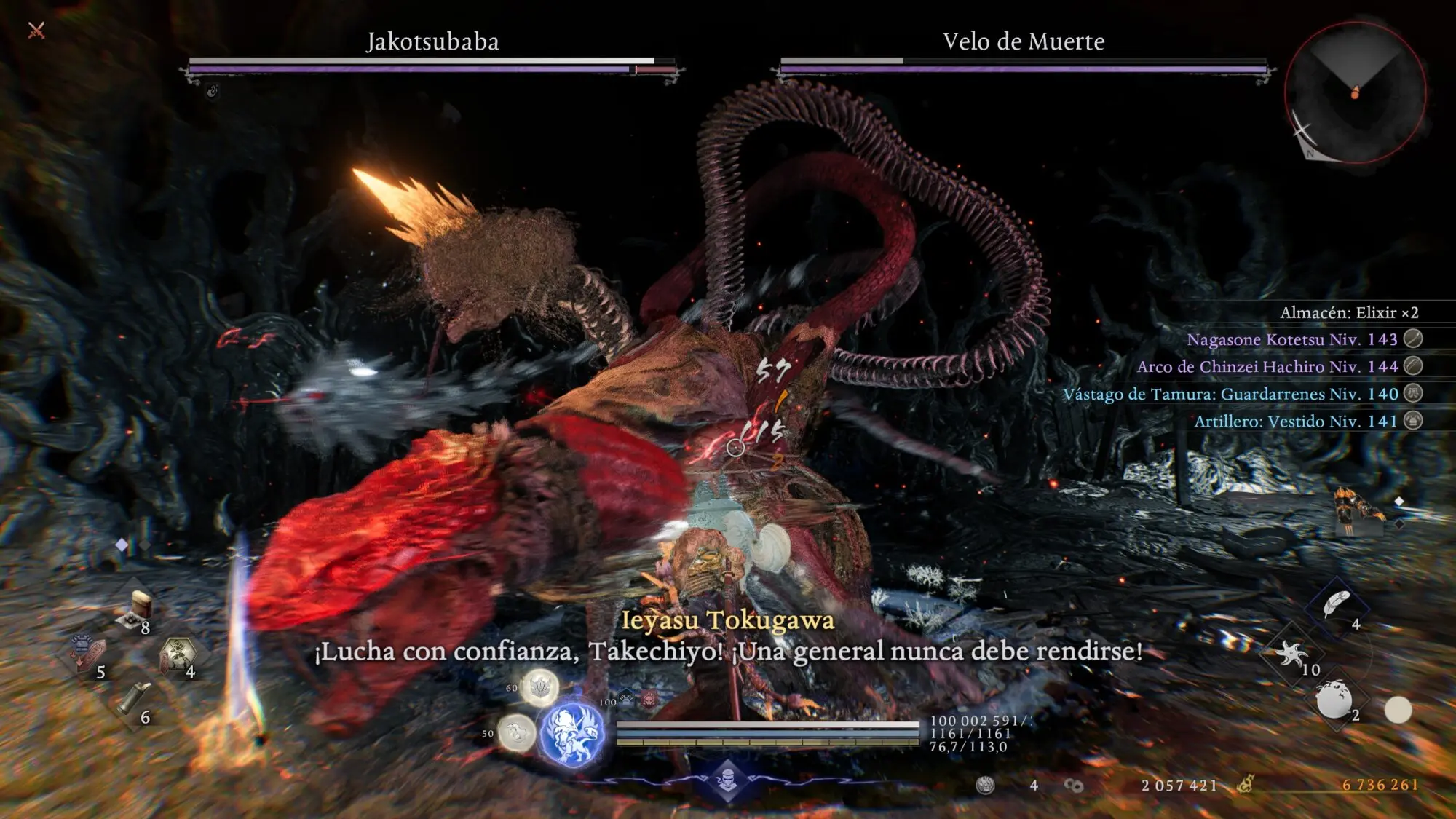Click the ninja head icon at bottom center
Viewport: 1456px width, 819px height.
727,780
